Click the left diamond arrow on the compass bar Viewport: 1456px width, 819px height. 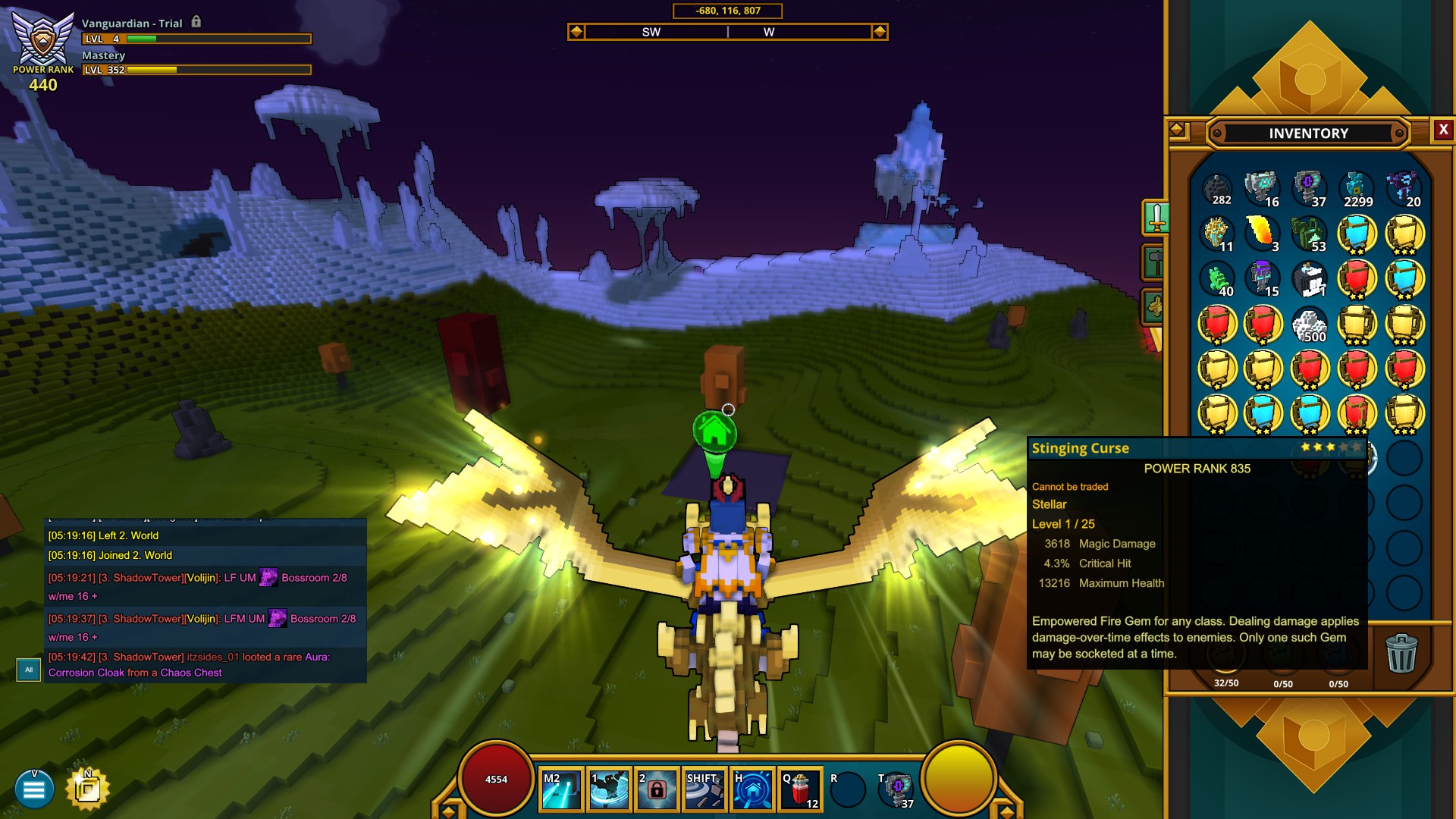578,32
